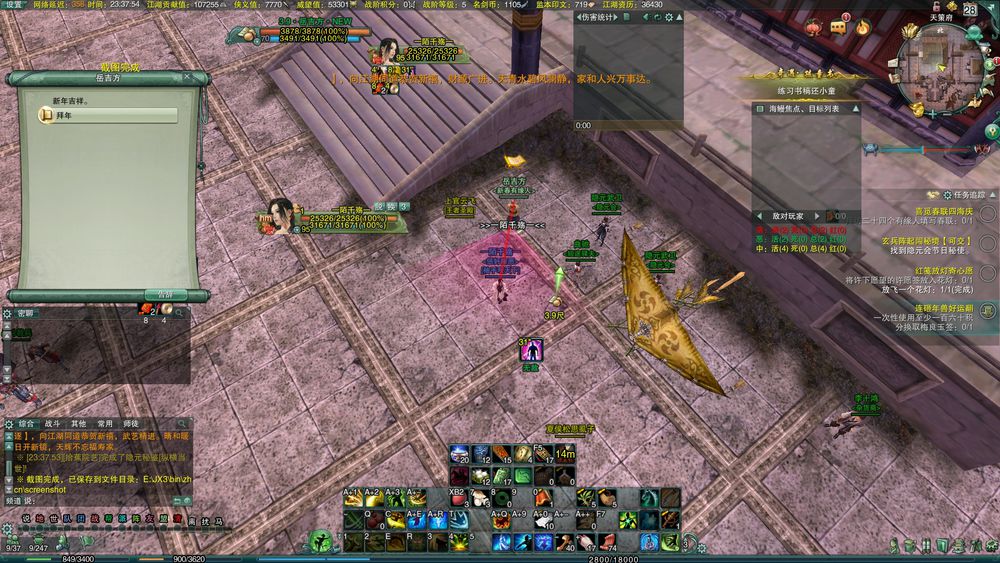
Task: Open the flame icon near the minimap
Action: [862, 28]
